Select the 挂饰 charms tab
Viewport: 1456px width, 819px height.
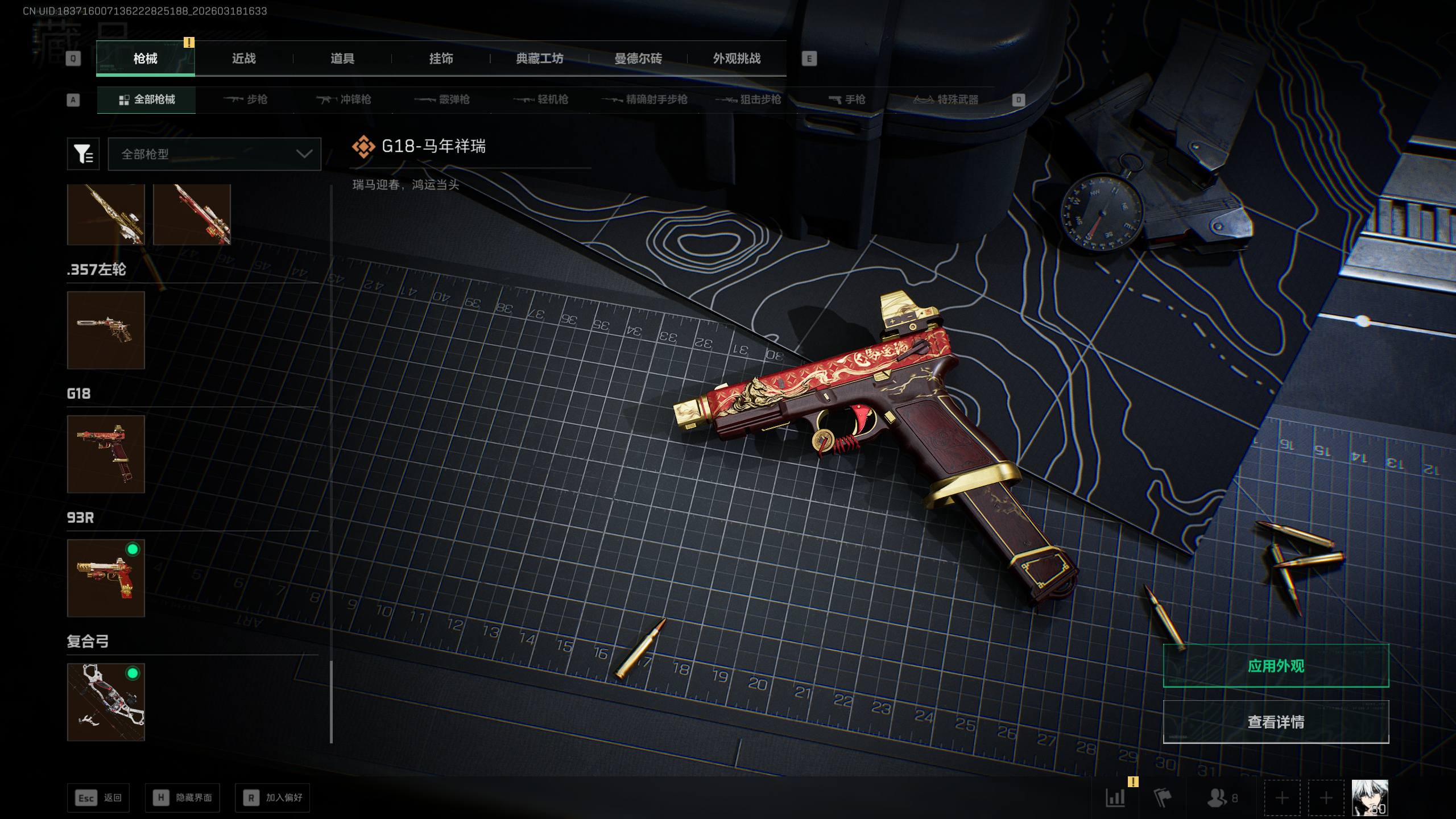[x=441, y=59]
